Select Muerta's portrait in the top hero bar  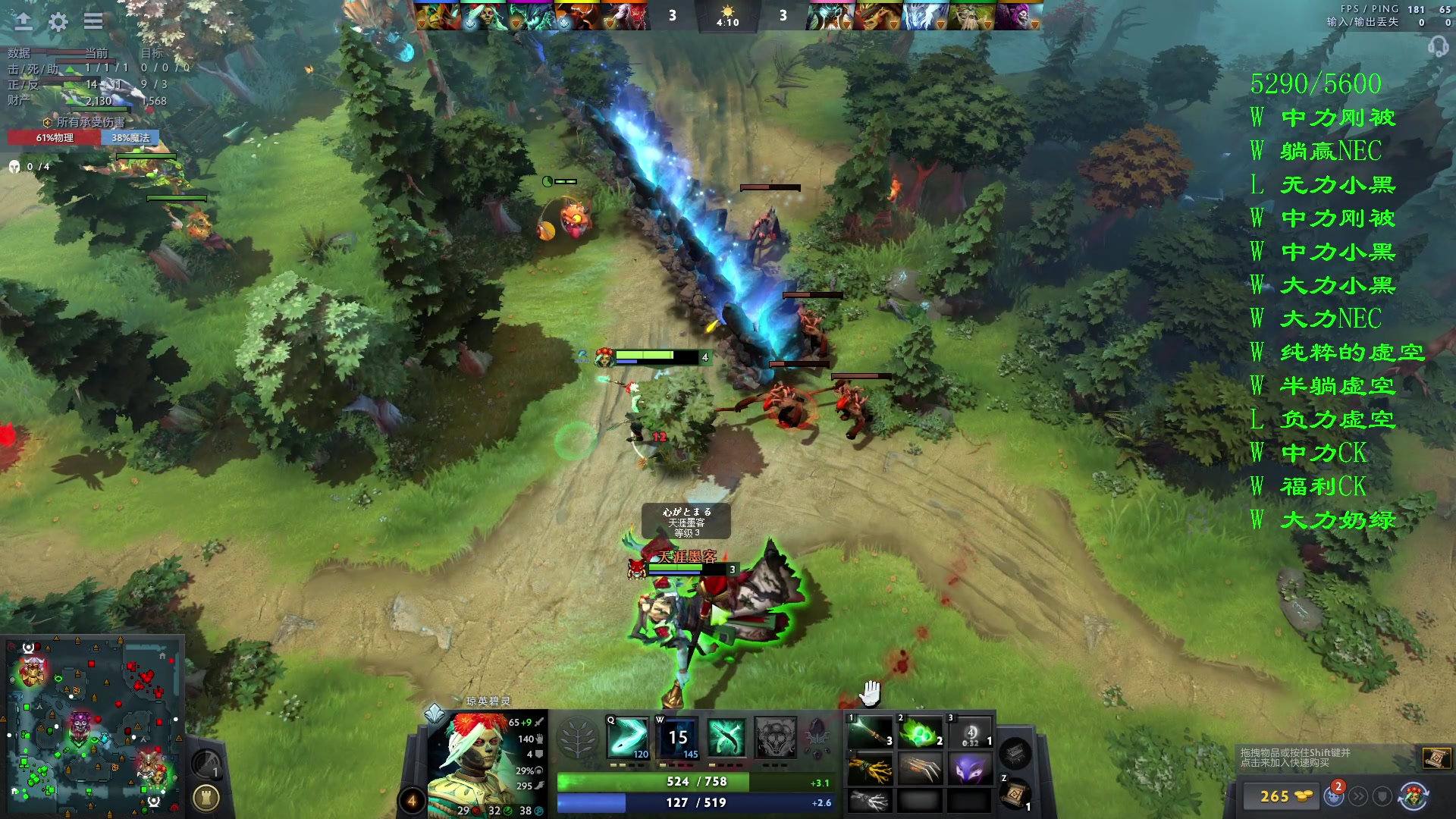(485, 16)
